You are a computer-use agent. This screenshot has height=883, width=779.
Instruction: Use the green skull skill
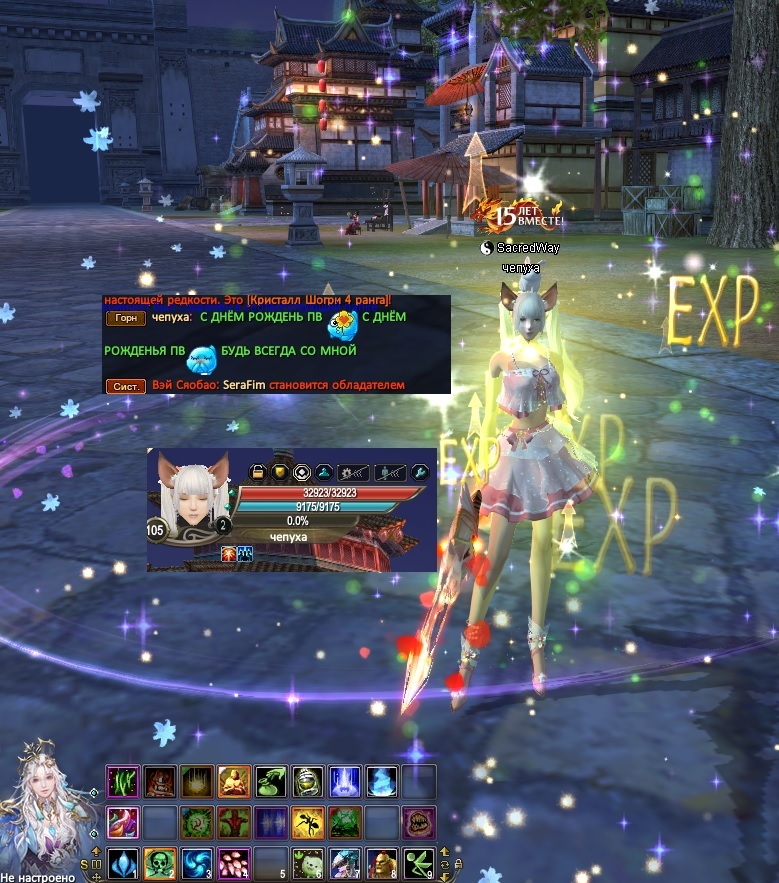tap(157, 862)
